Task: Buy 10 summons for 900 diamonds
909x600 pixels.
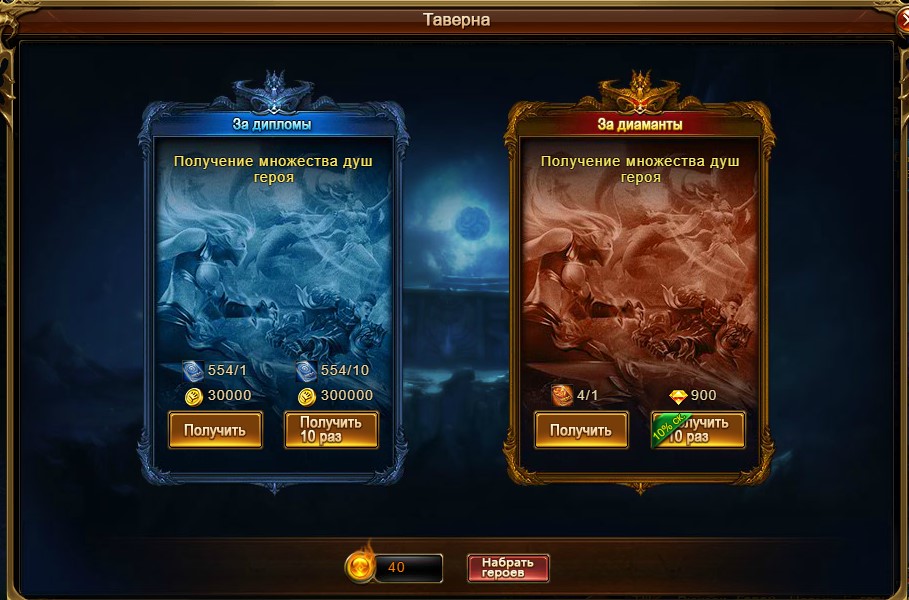Action: point(698,430)
